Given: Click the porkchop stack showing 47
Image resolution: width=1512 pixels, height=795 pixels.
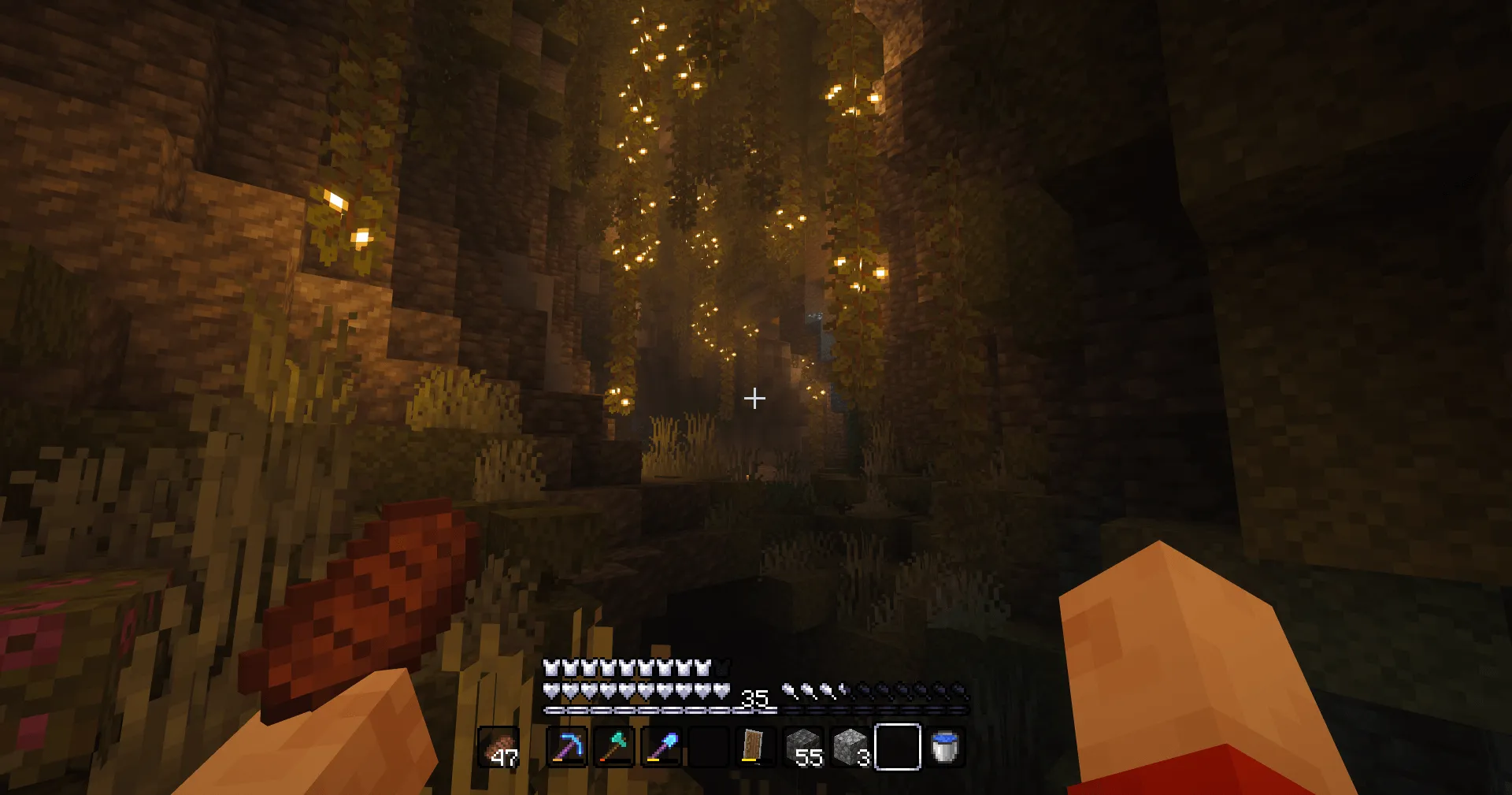Looking at the screenshot, I should [x=500, y=749].
